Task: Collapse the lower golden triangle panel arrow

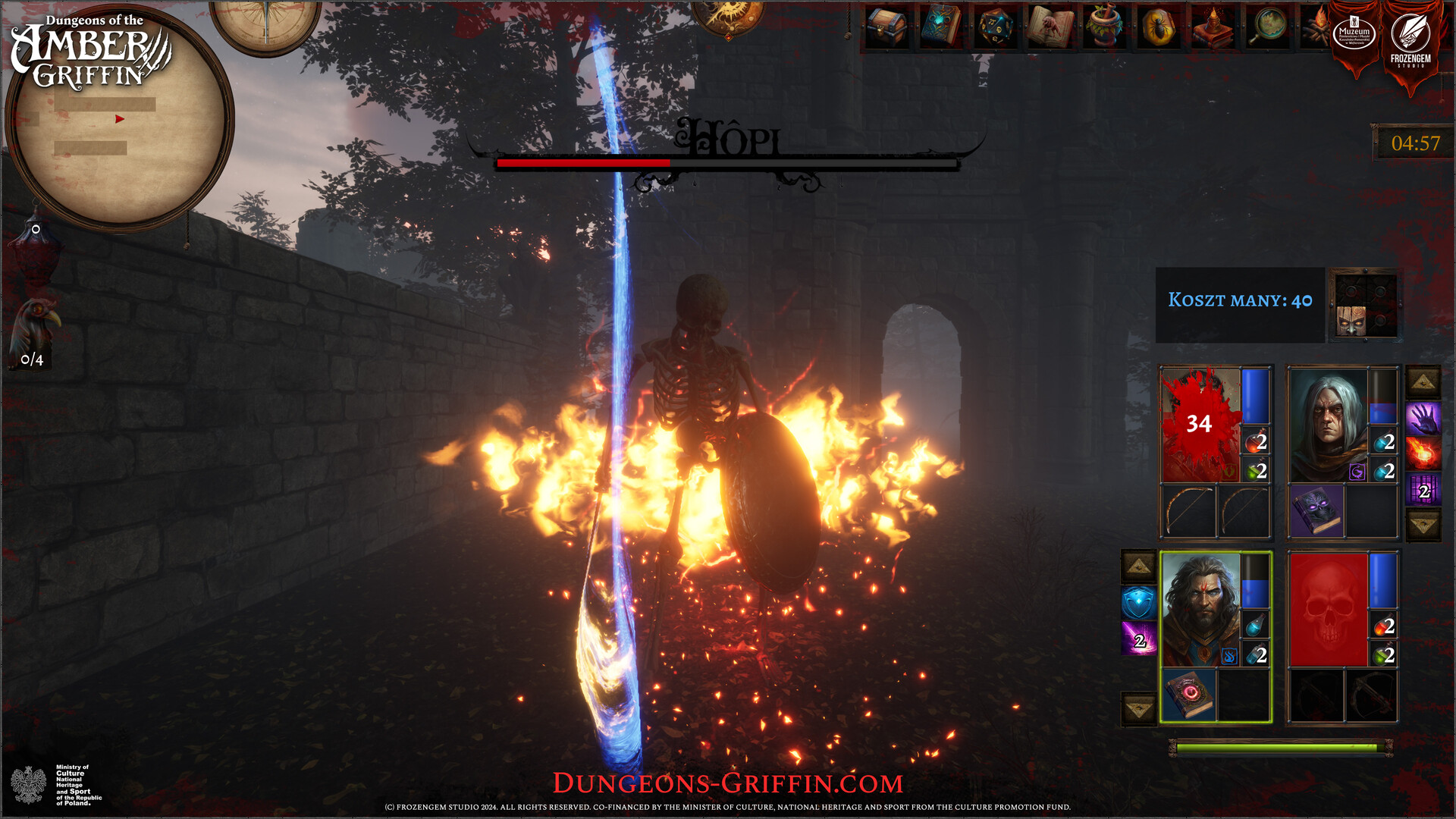Action: click(x=1423, y=522)
